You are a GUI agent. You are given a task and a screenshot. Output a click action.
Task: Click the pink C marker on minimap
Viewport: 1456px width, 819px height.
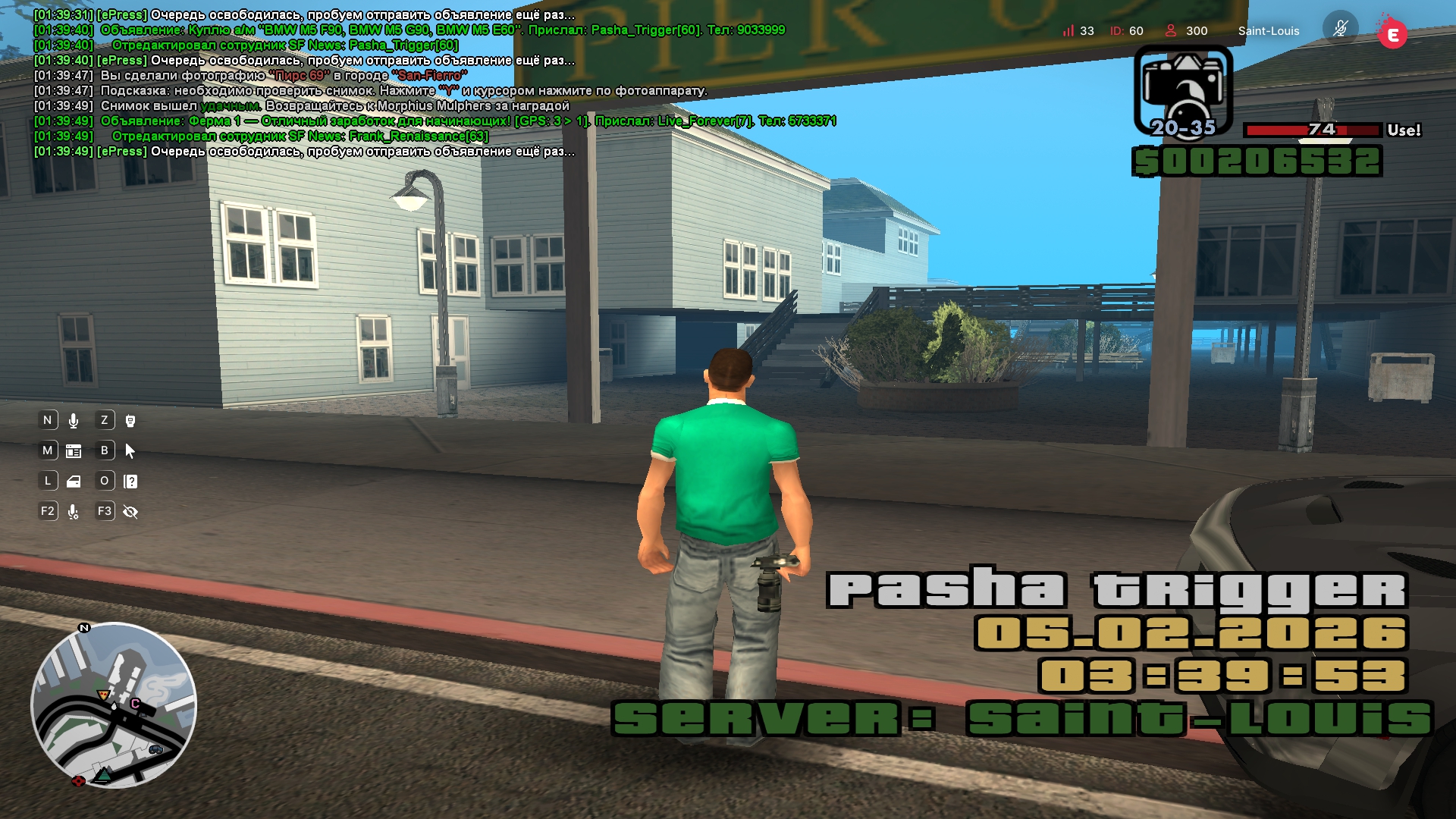[x=135, y=703]
